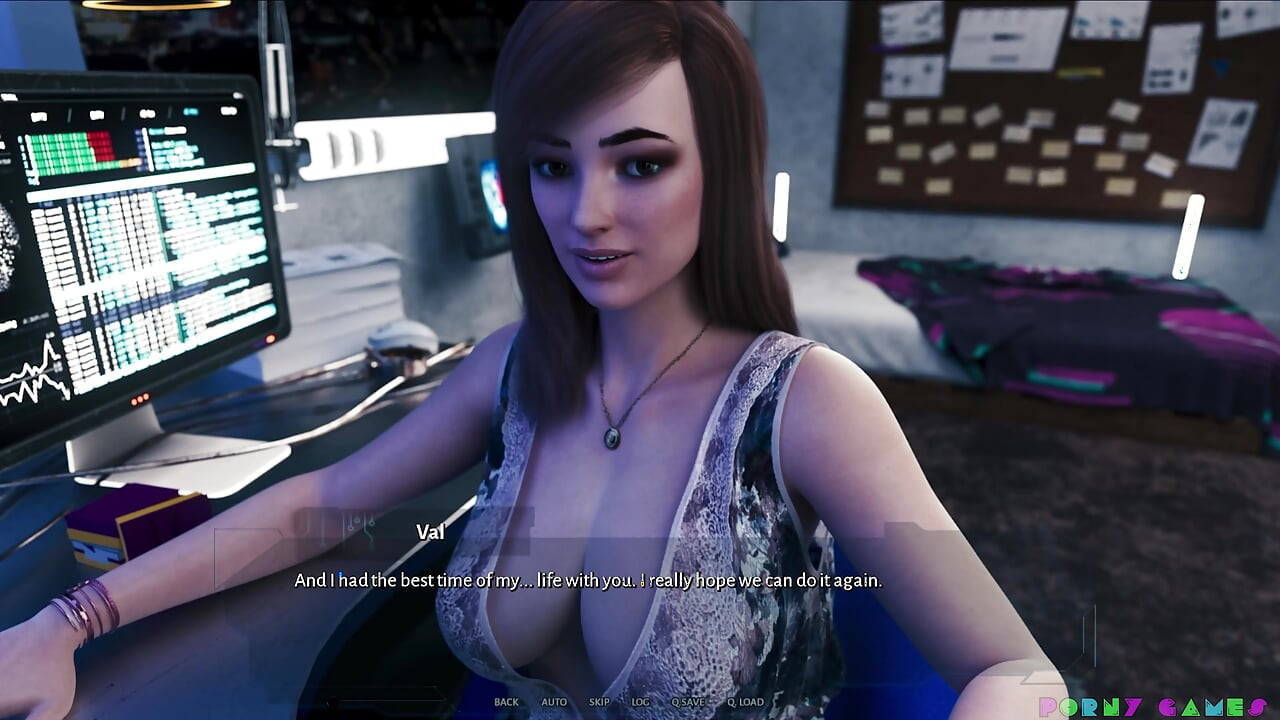The width and height of the screenshot is (1280, 720).
Task: Open the dialogue LOG history
Action: pos(640,701)
